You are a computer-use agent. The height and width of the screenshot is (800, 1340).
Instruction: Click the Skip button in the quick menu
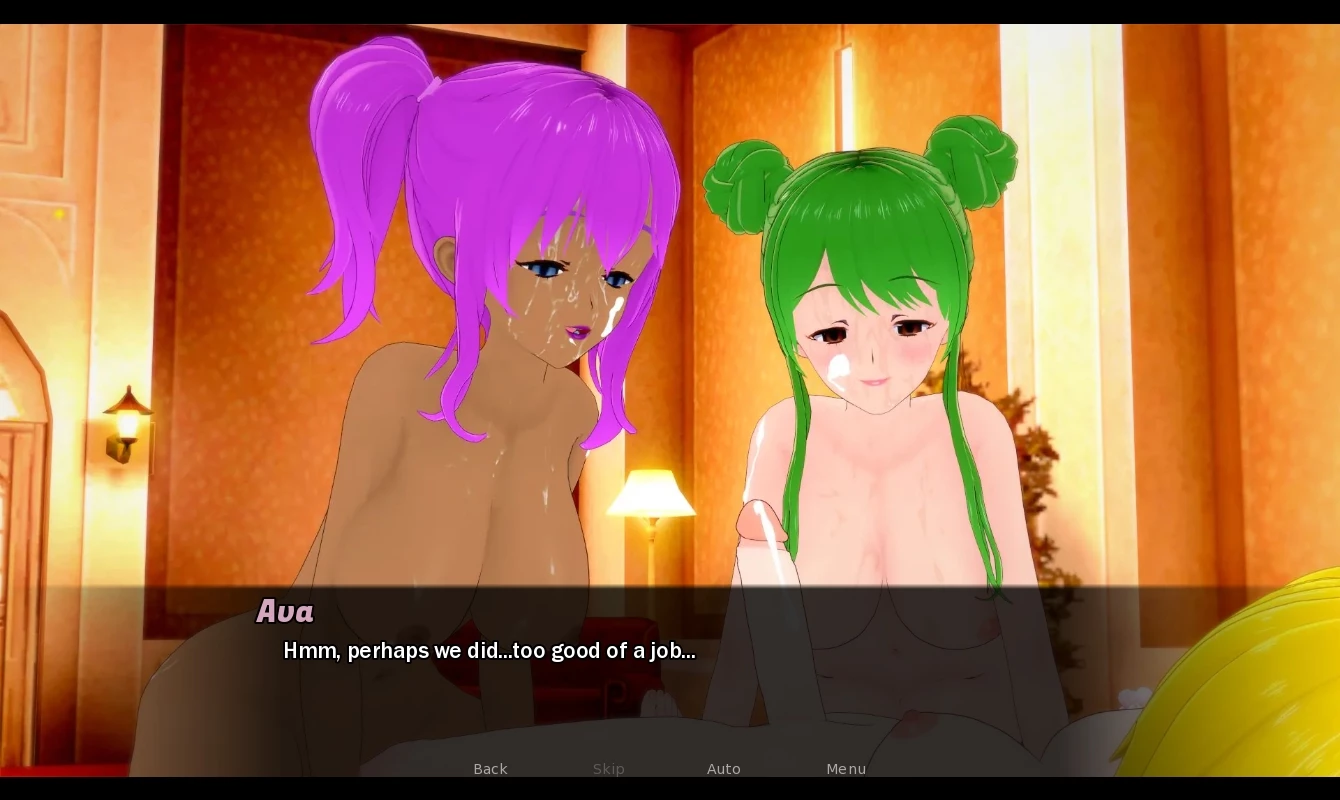[x=608, y=768]
